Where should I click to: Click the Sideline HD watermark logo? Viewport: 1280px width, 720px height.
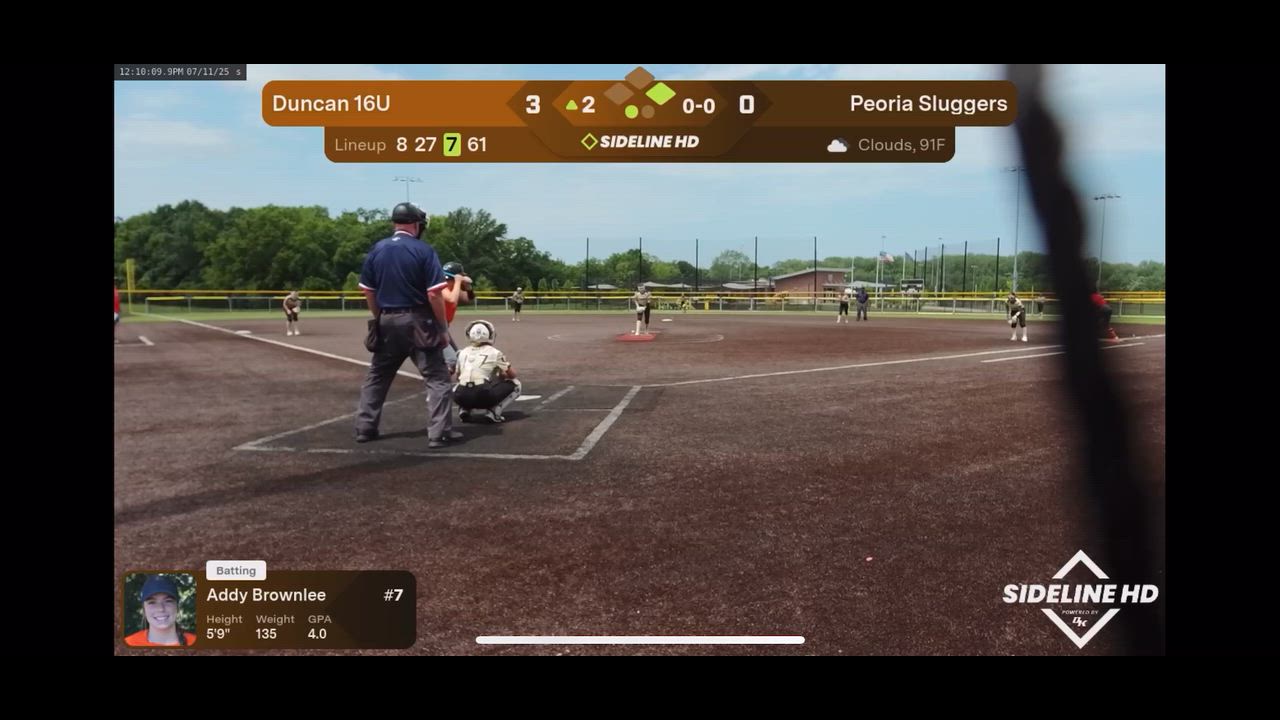click(x=1080, y=598)
